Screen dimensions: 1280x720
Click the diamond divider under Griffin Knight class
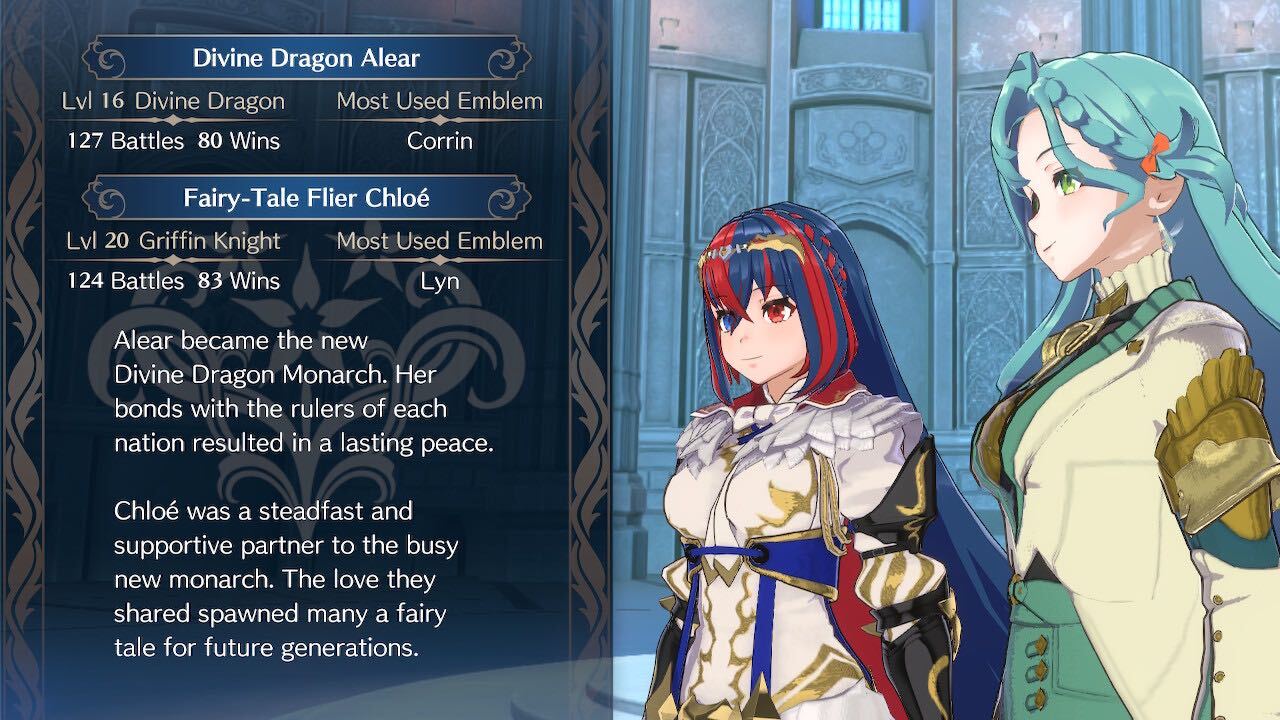click(172, 260)
